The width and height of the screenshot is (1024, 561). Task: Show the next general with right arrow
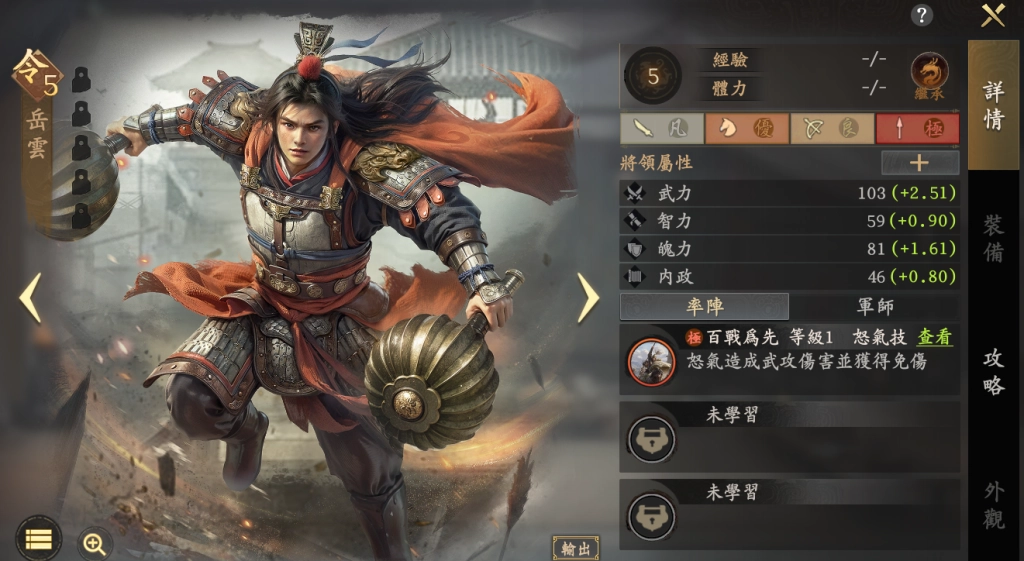(587, 297)
